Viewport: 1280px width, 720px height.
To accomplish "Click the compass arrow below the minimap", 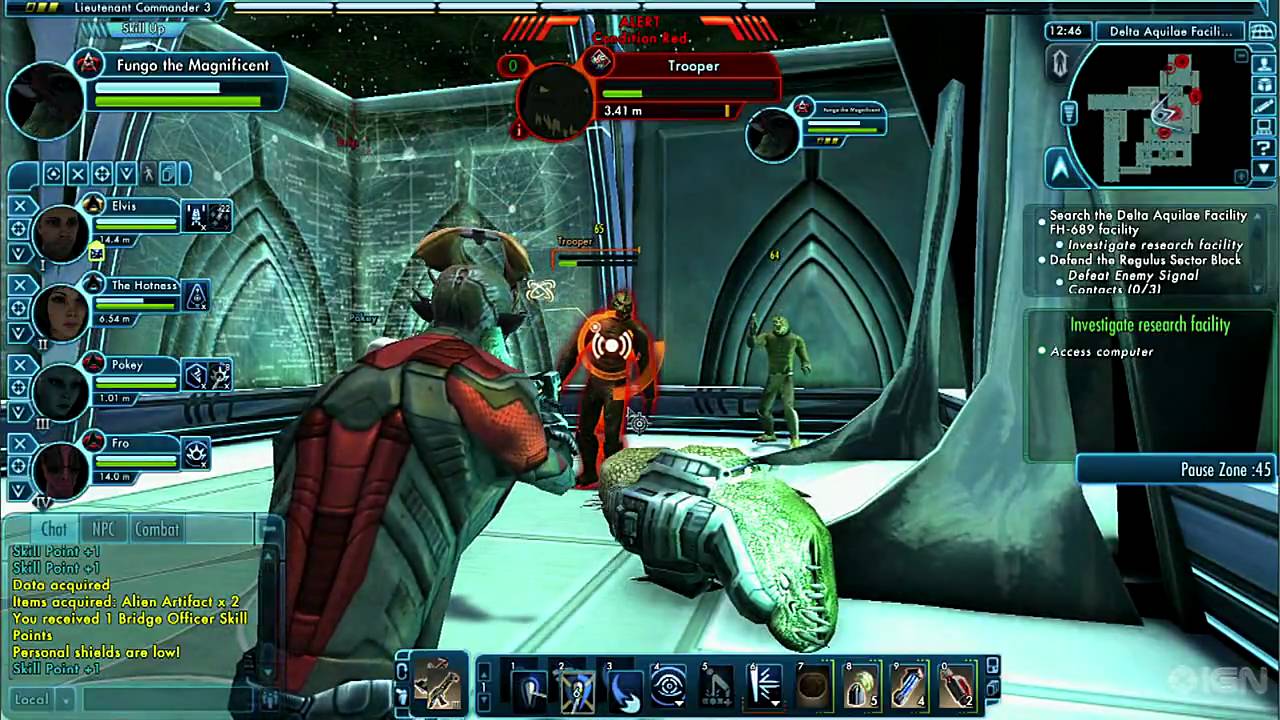I will pyautogui.click(x=1058, y=170).
